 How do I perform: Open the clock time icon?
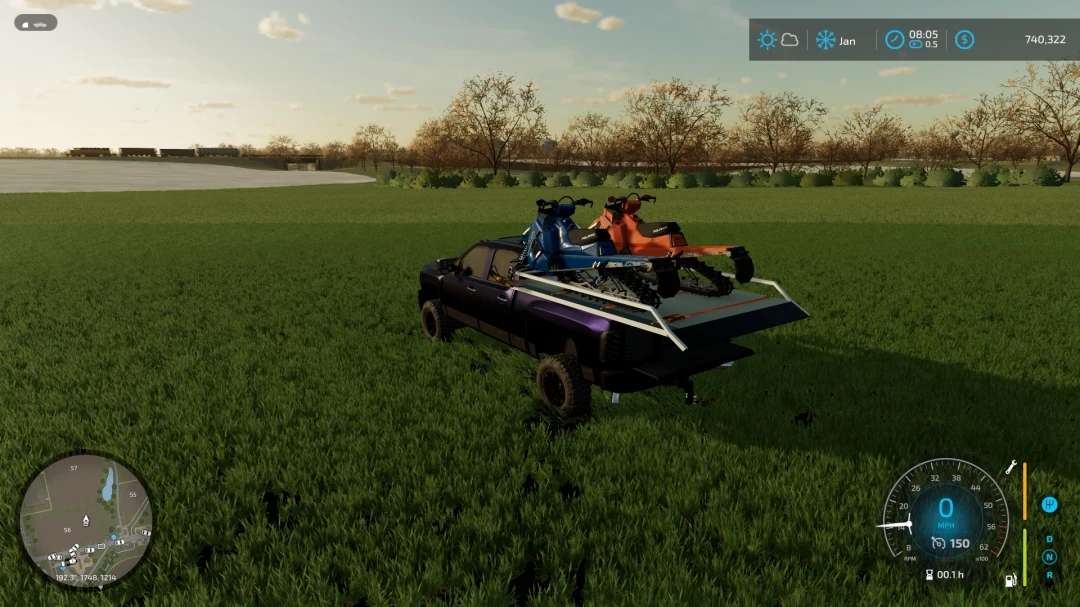point(894,40)
